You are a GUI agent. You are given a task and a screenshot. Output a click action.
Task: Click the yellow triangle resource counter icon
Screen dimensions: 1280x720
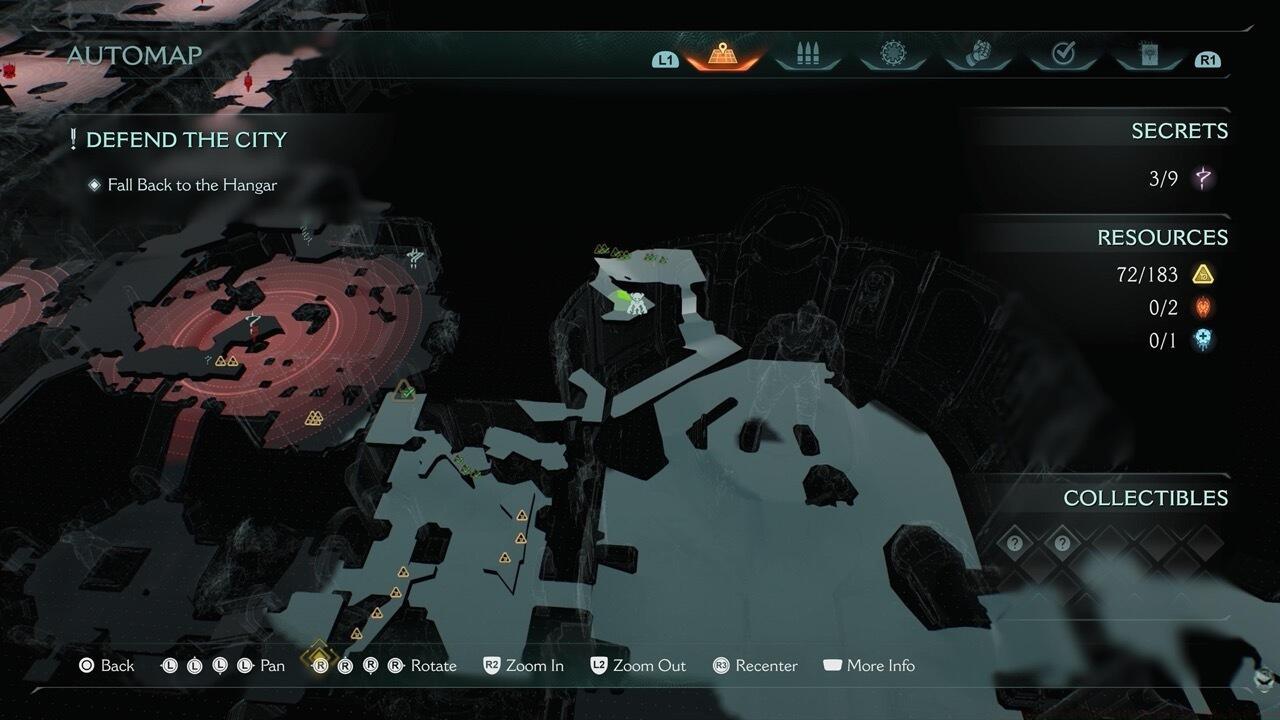[1203, 274]
